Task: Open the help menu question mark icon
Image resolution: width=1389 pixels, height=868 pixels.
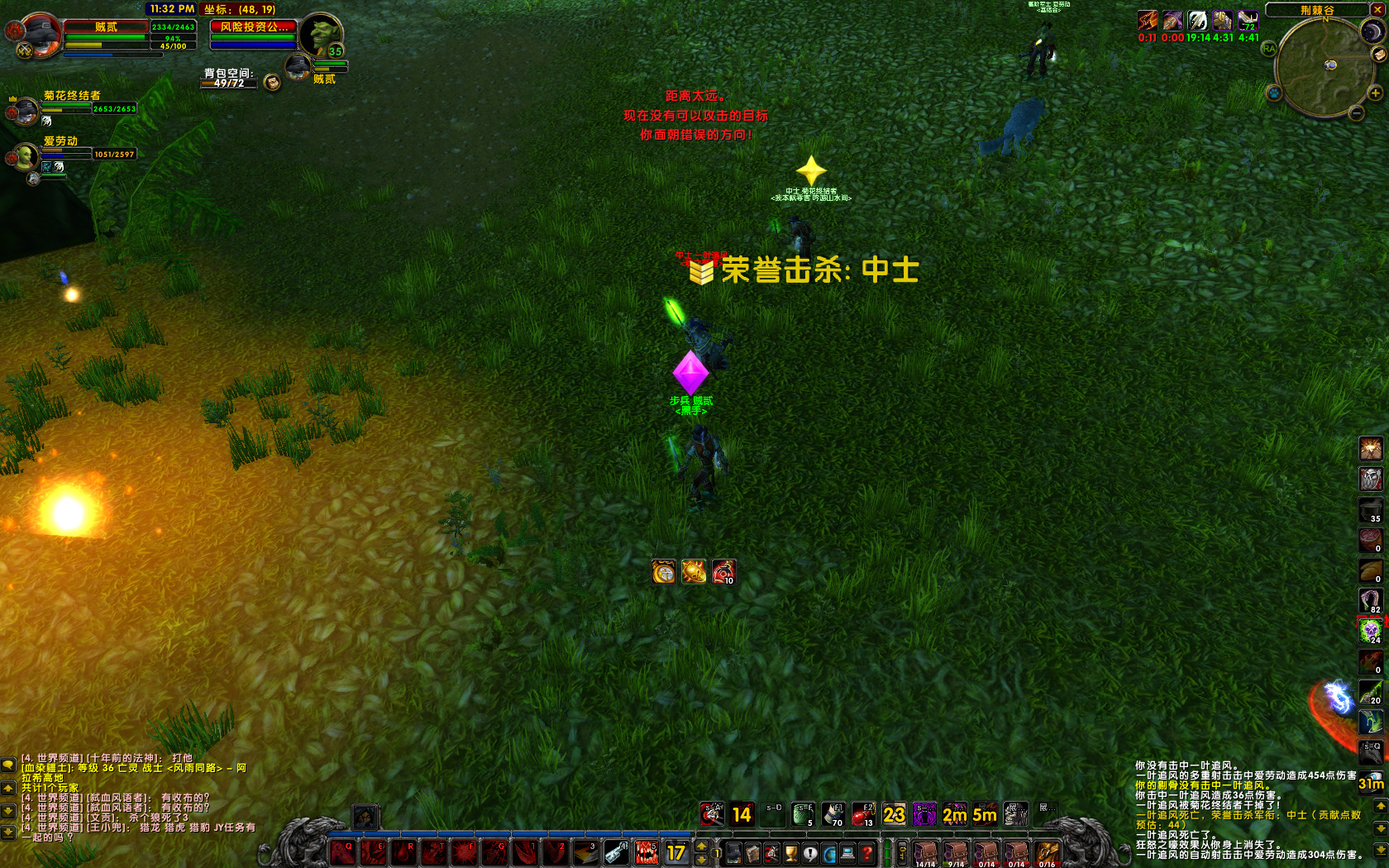Action: [866, 851]
